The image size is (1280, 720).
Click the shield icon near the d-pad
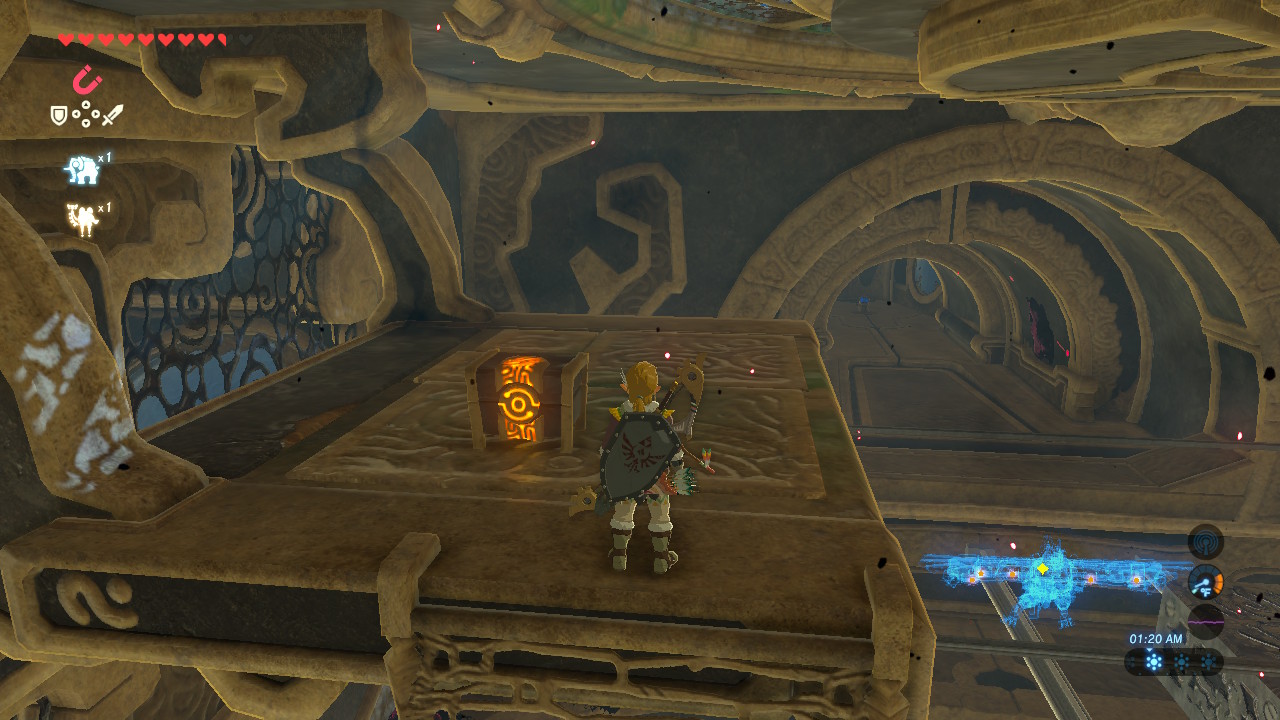click(x=58, y=116)
